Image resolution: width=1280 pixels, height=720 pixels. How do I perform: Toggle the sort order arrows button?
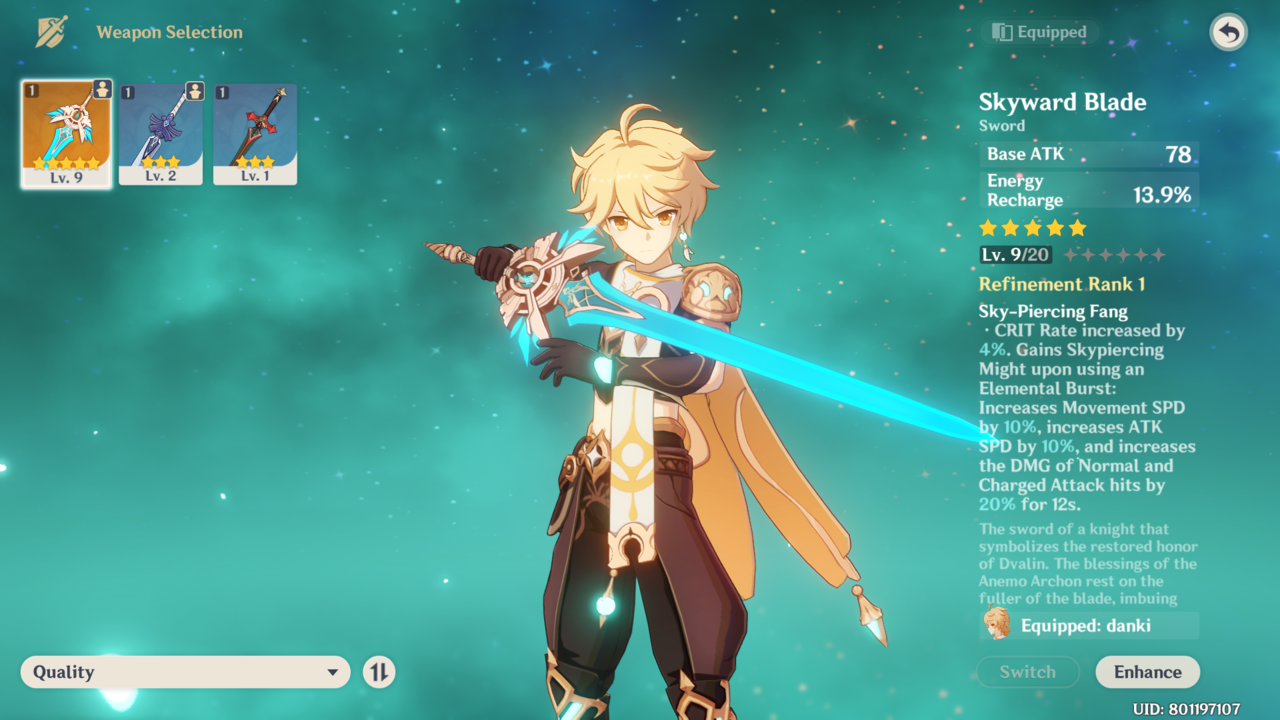point(379,672)
